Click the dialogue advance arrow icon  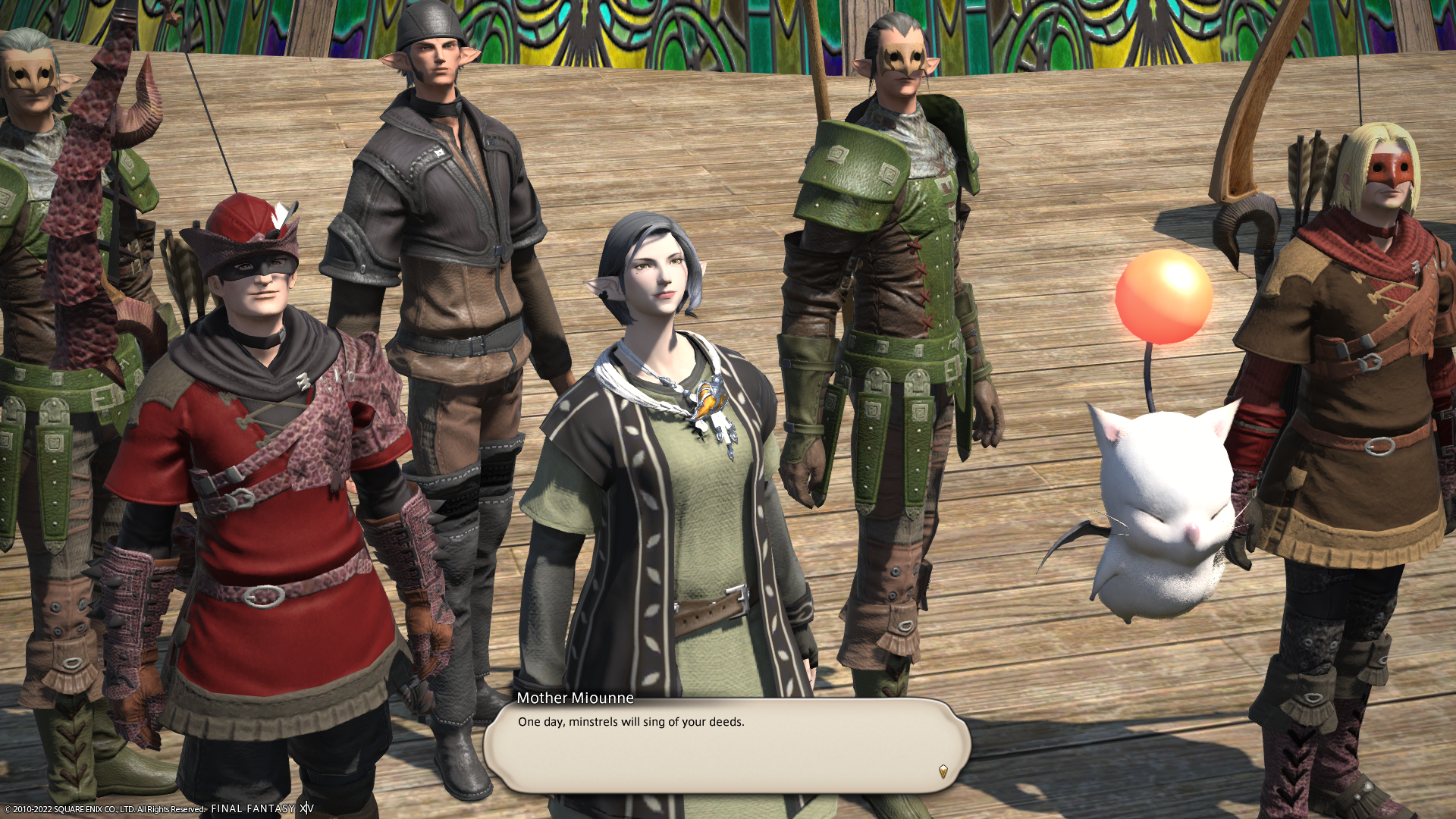943,771
